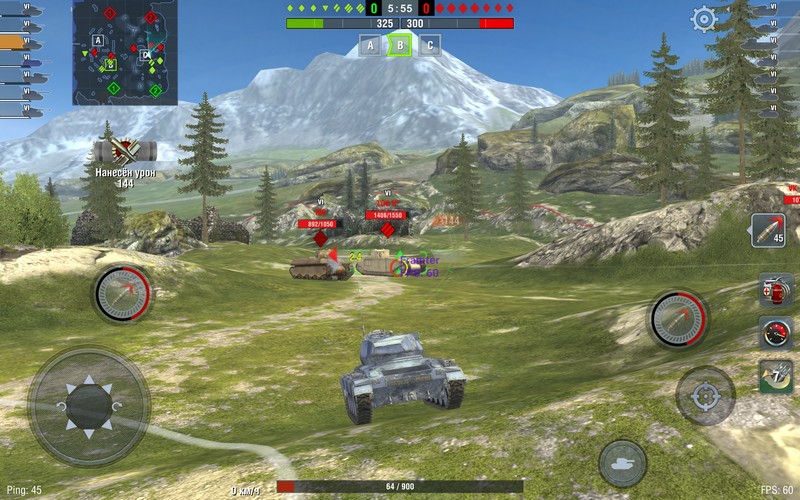Fire using the left fire button

coord(123,294)
